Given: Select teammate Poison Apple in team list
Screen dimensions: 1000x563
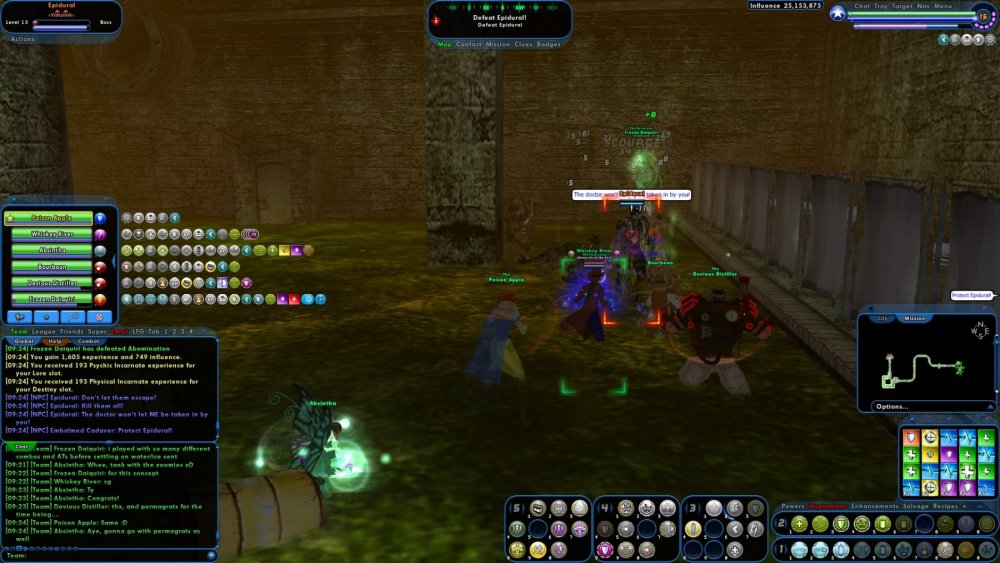Looking at the screenshot, I should point(51,217).
